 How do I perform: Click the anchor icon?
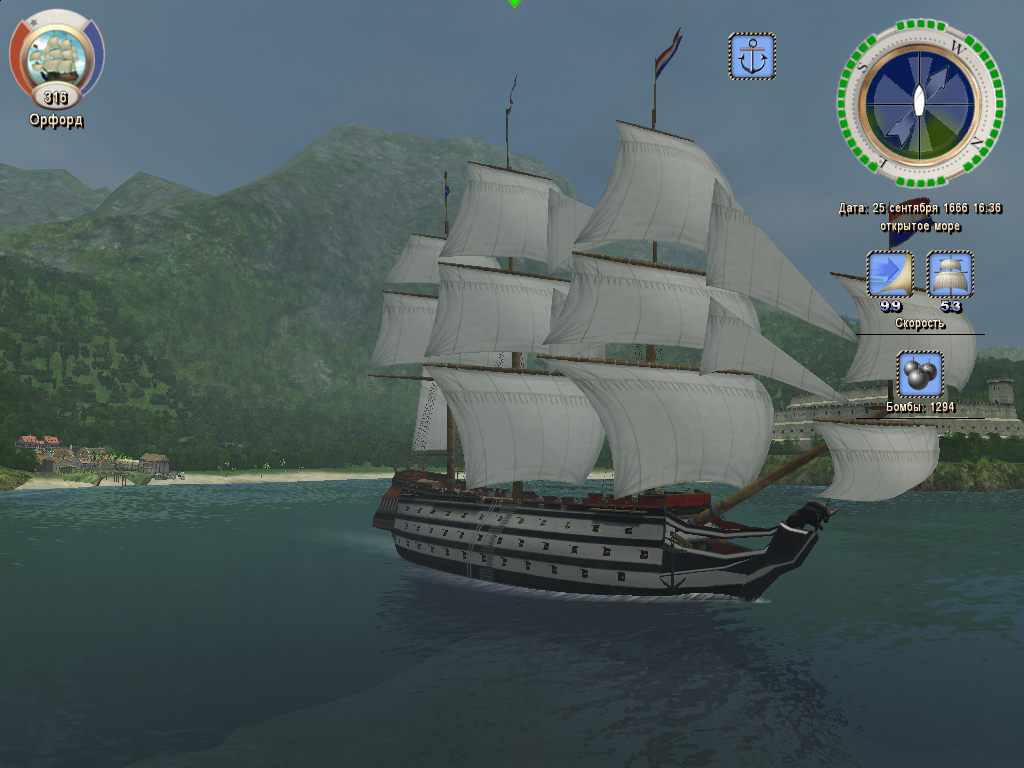752,57
